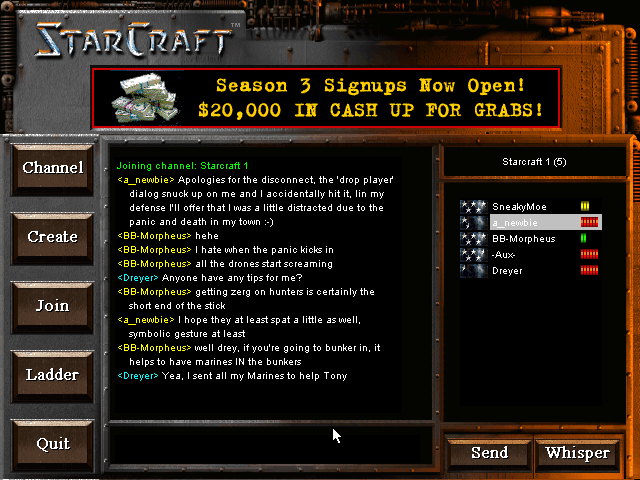Open the Join game screen
Screen dimensions: 640x480
point(53,306)
